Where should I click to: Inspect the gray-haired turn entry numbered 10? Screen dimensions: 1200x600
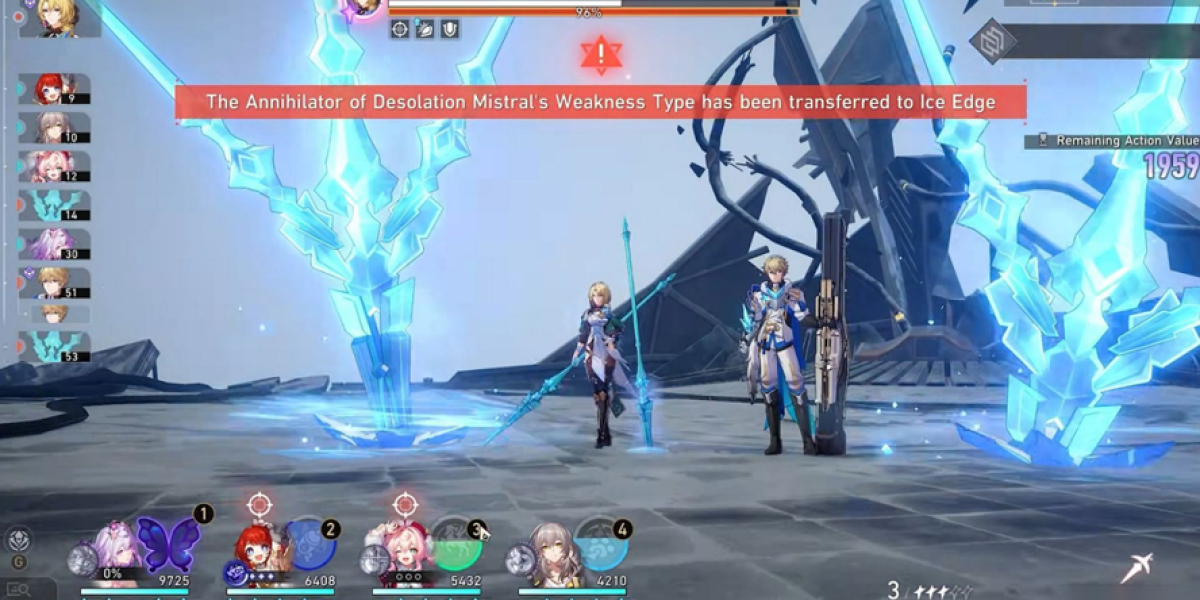pyautogui.click(x=55, y=127)
